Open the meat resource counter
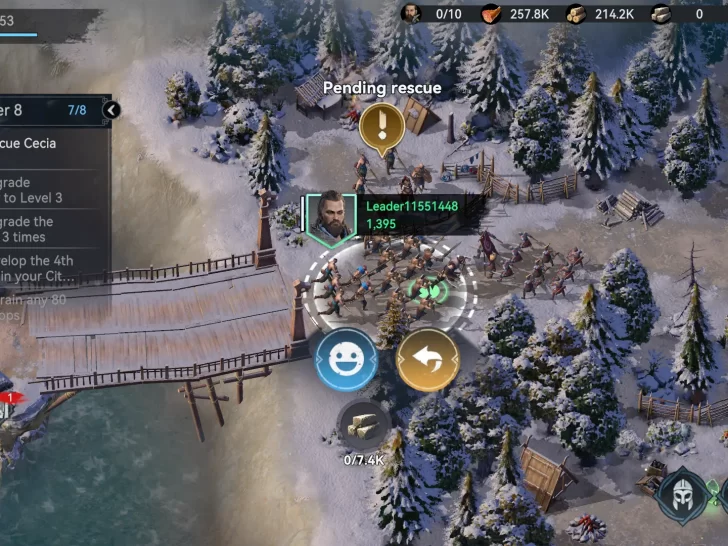Viewport: 728px width, 546px height. [x=515, y=13]
